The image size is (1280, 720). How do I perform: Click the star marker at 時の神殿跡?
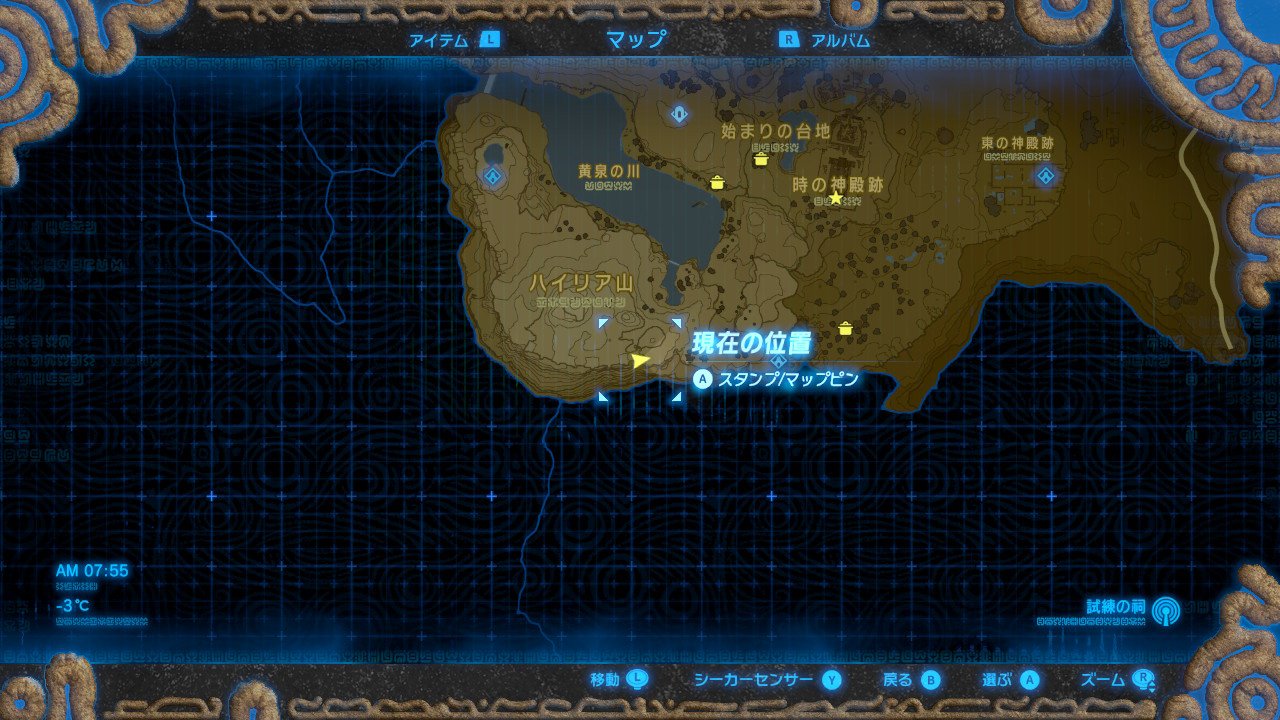835,197
